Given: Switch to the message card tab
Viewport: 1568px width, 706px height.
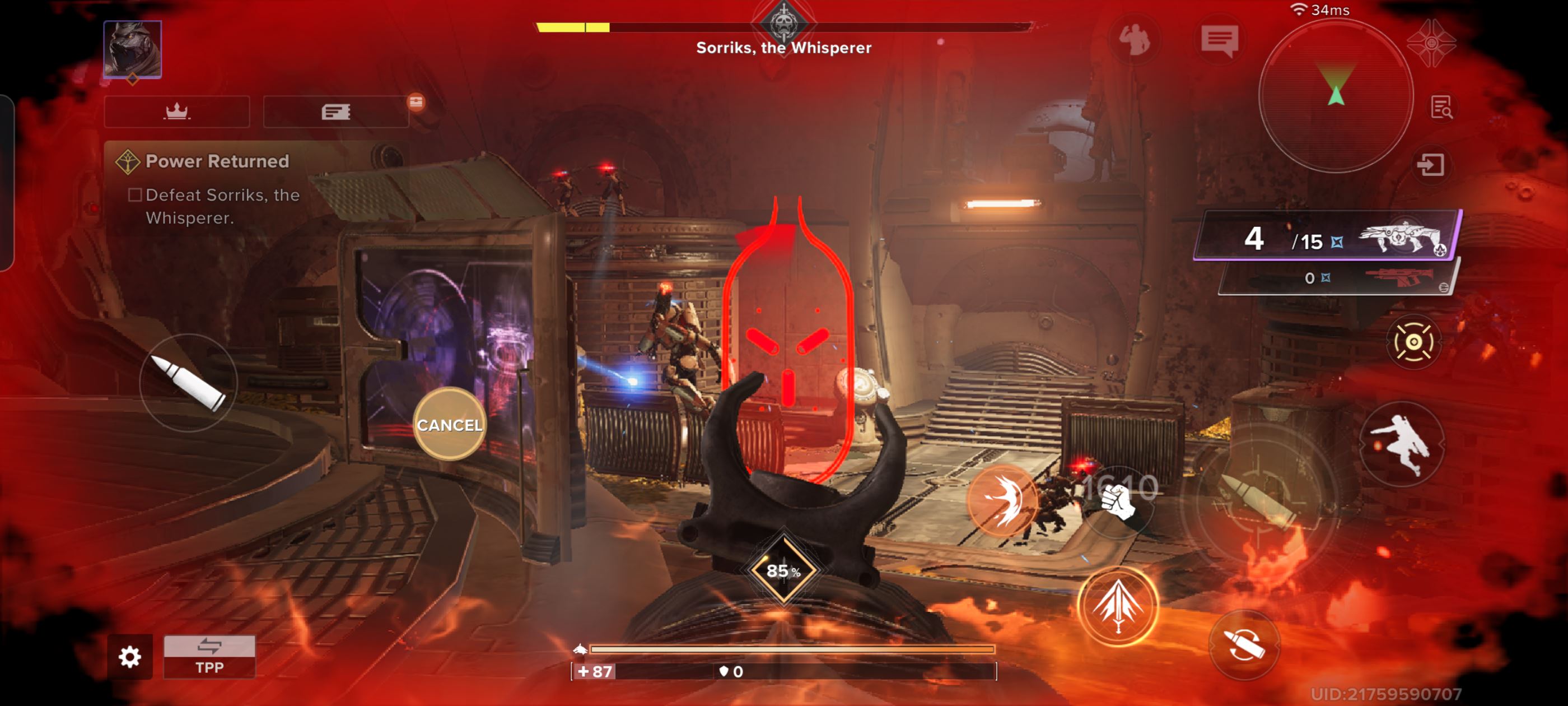Looking at the screenshot, I should point(336,112).
